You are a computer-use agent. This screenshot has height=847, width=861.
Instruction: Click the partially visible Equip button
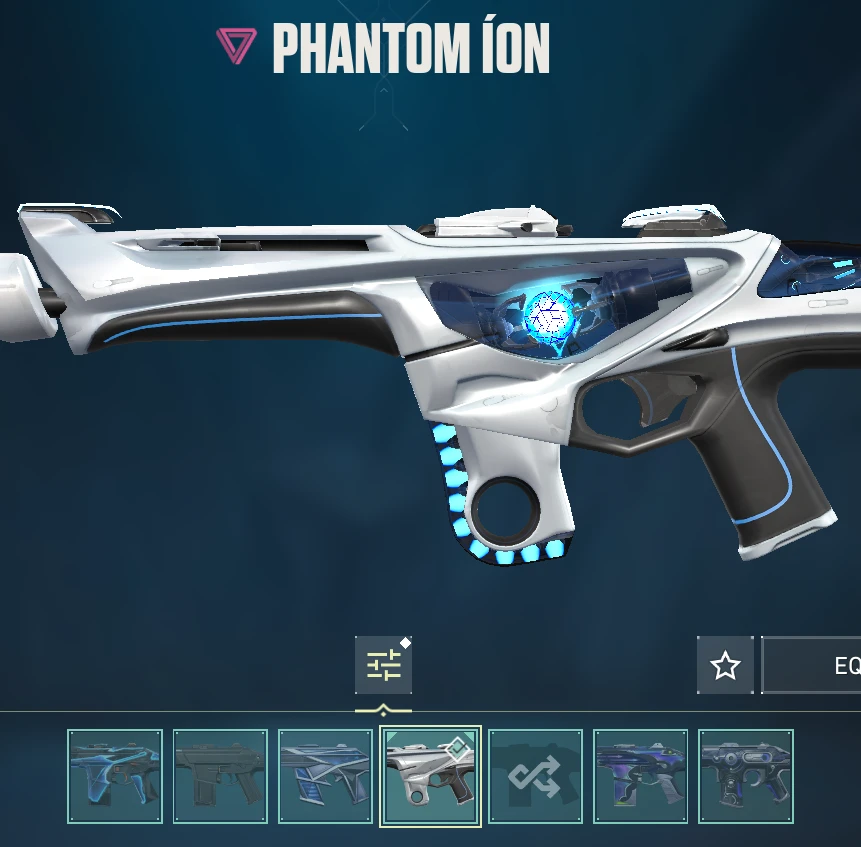pyautogui.click(x=812, y=665)
